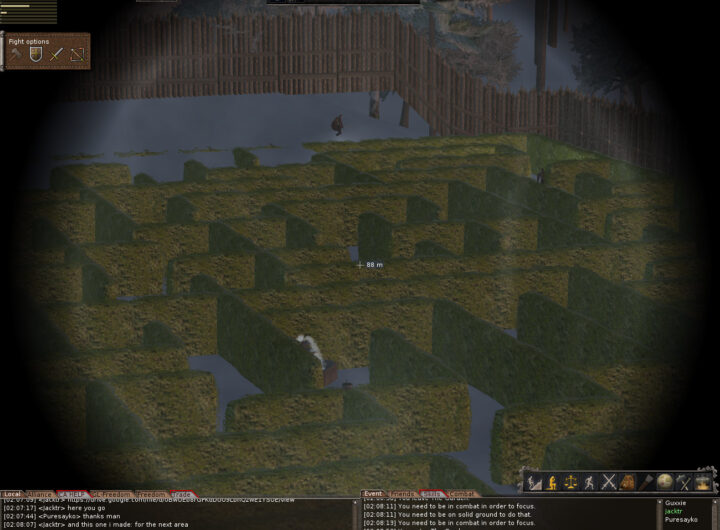Switch to the Event log tab

click(373, 494)
